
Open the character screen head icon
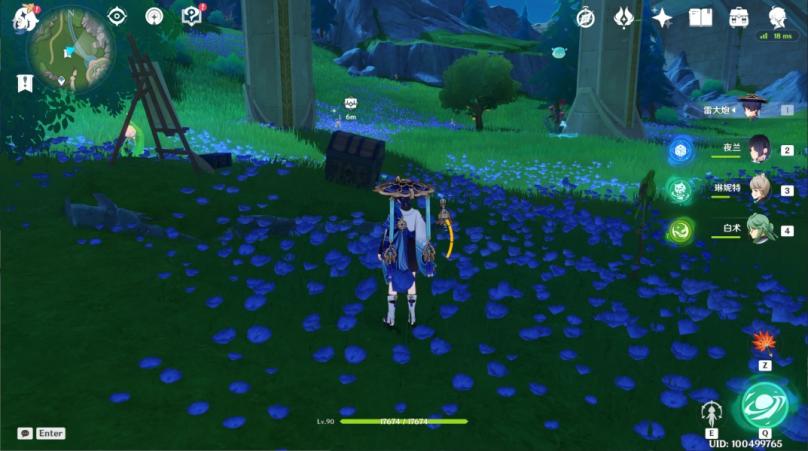click(777, 17)
